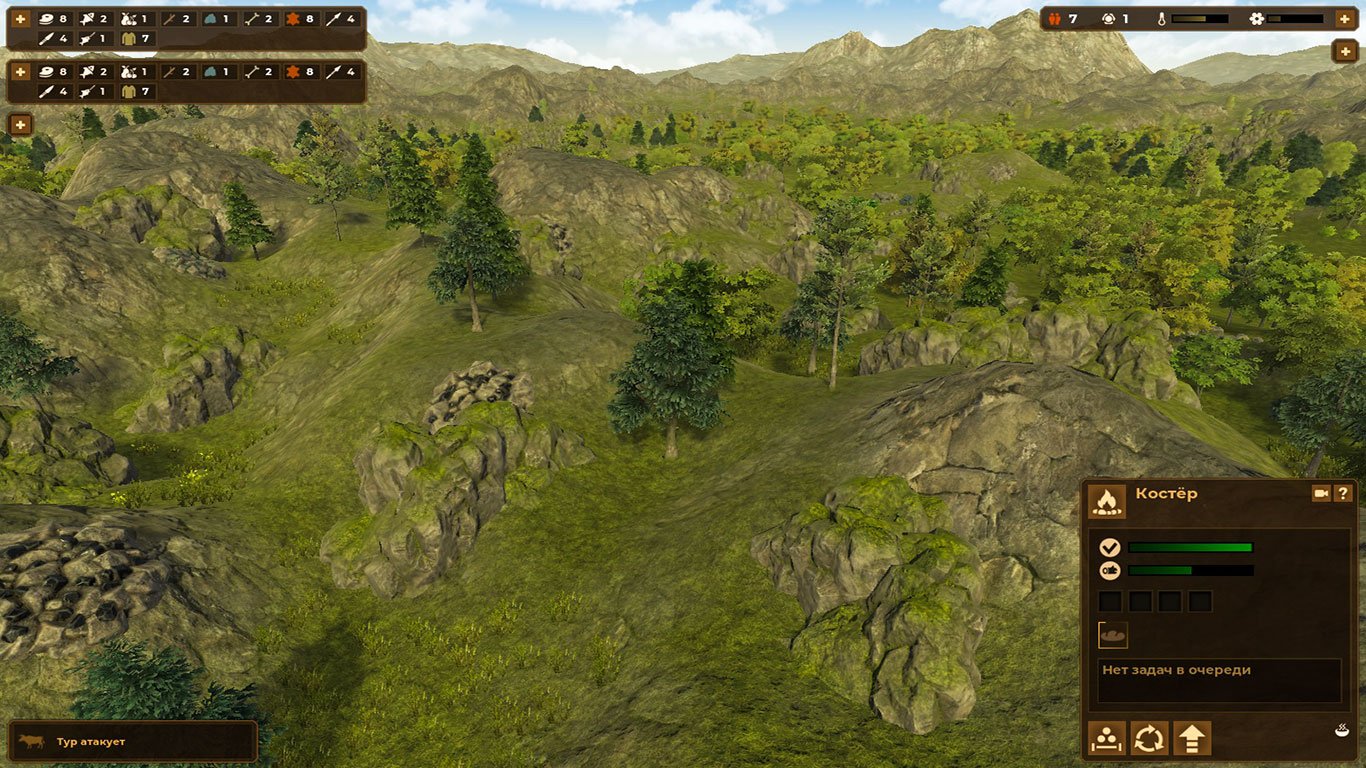Open the assign workers button in campfire panel
Image resolution: width=1366 pixels, height=768 pixels.
(1107, 739)
